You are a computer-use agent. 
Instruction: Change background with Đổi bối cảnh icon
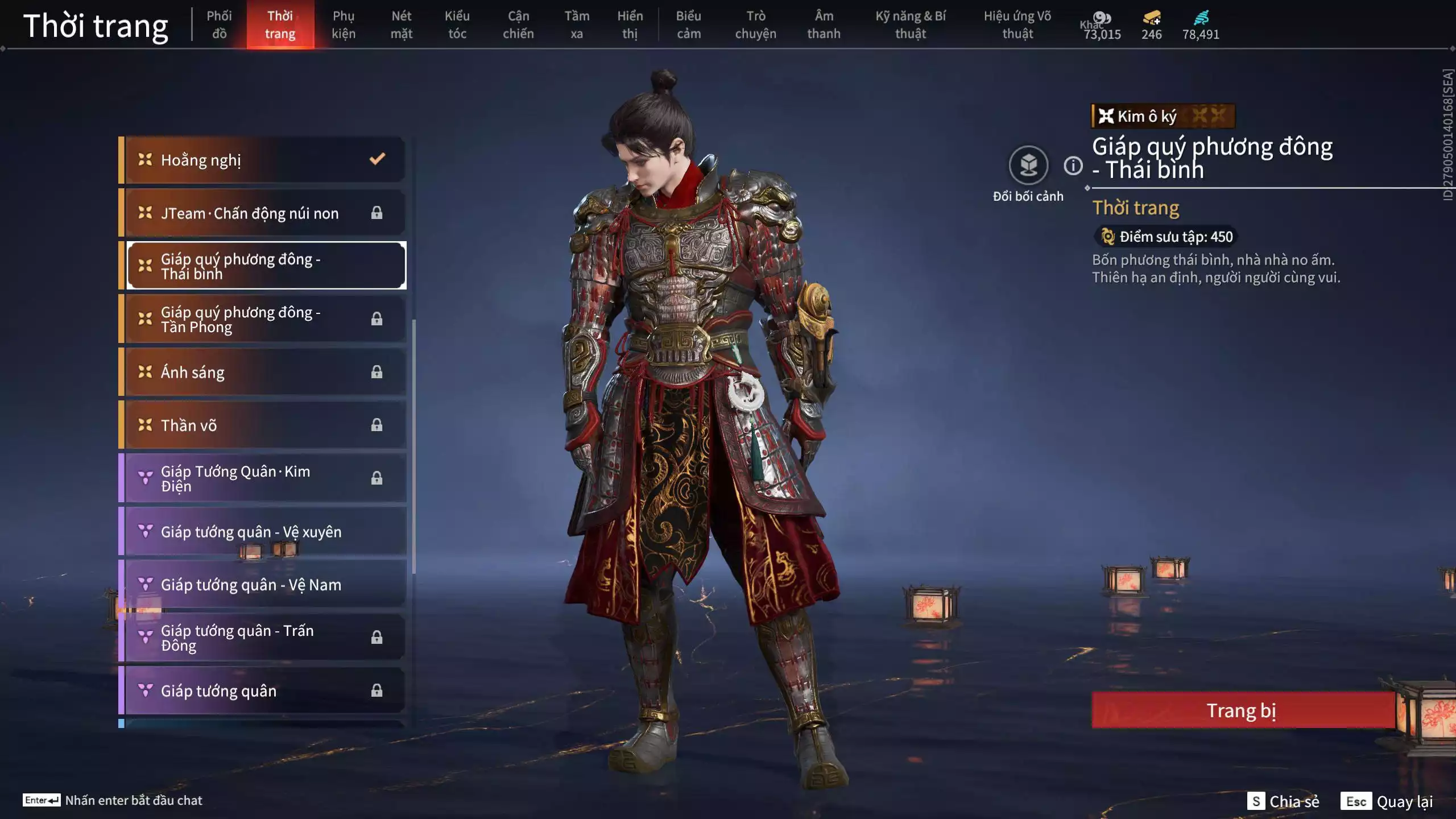(1028, 166)
